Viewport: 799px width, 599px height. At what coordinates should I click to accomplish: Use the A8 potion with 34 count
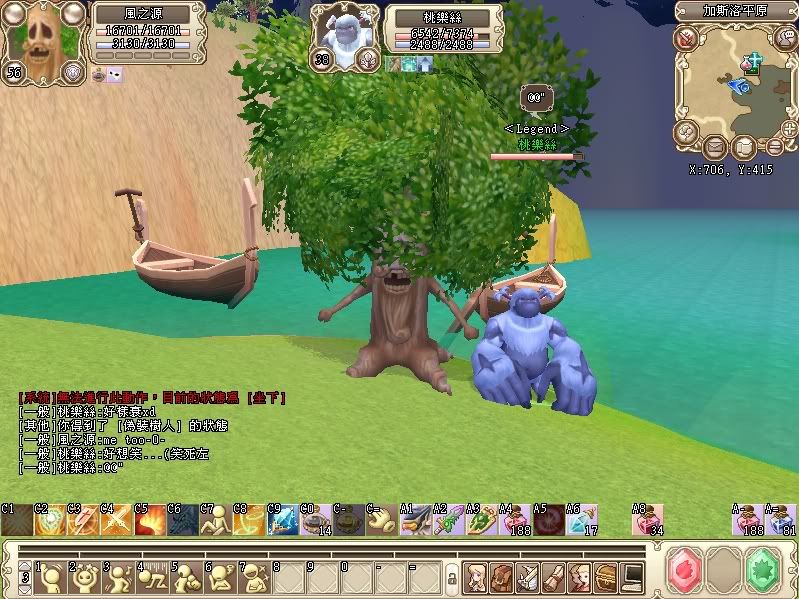[x=648, y=521]
